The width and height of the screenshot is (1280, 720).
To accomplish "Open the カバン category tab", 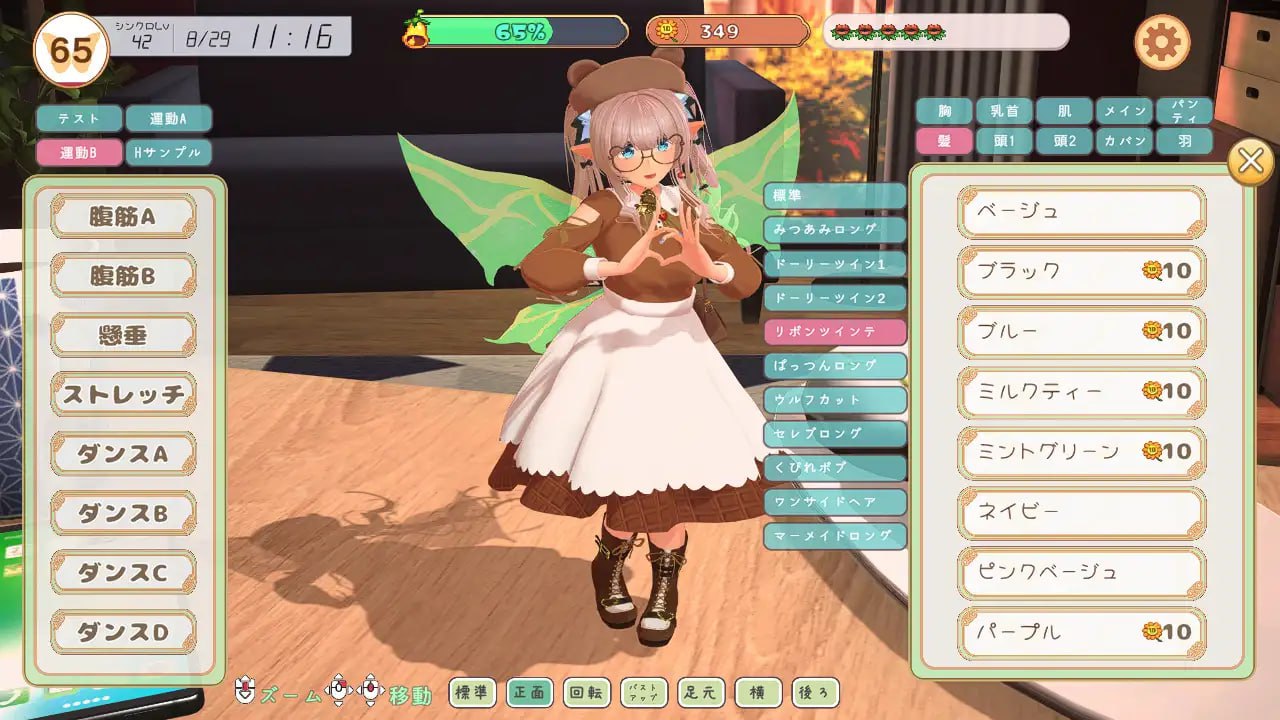I will (x=1125, y=139).
